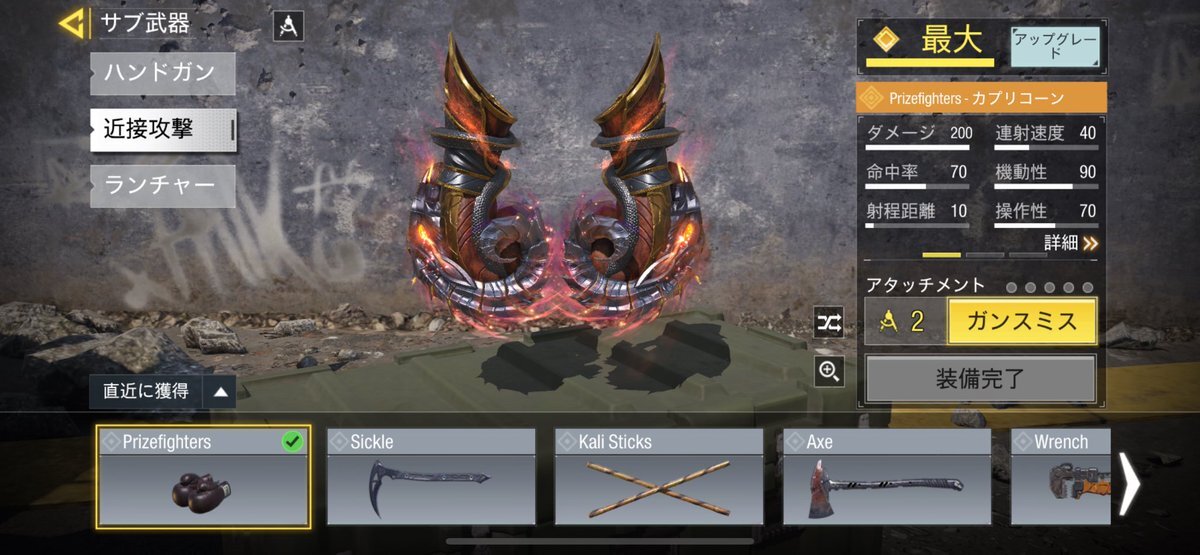
Task: Go back with the yellow arrow
Action: point(71,23)
